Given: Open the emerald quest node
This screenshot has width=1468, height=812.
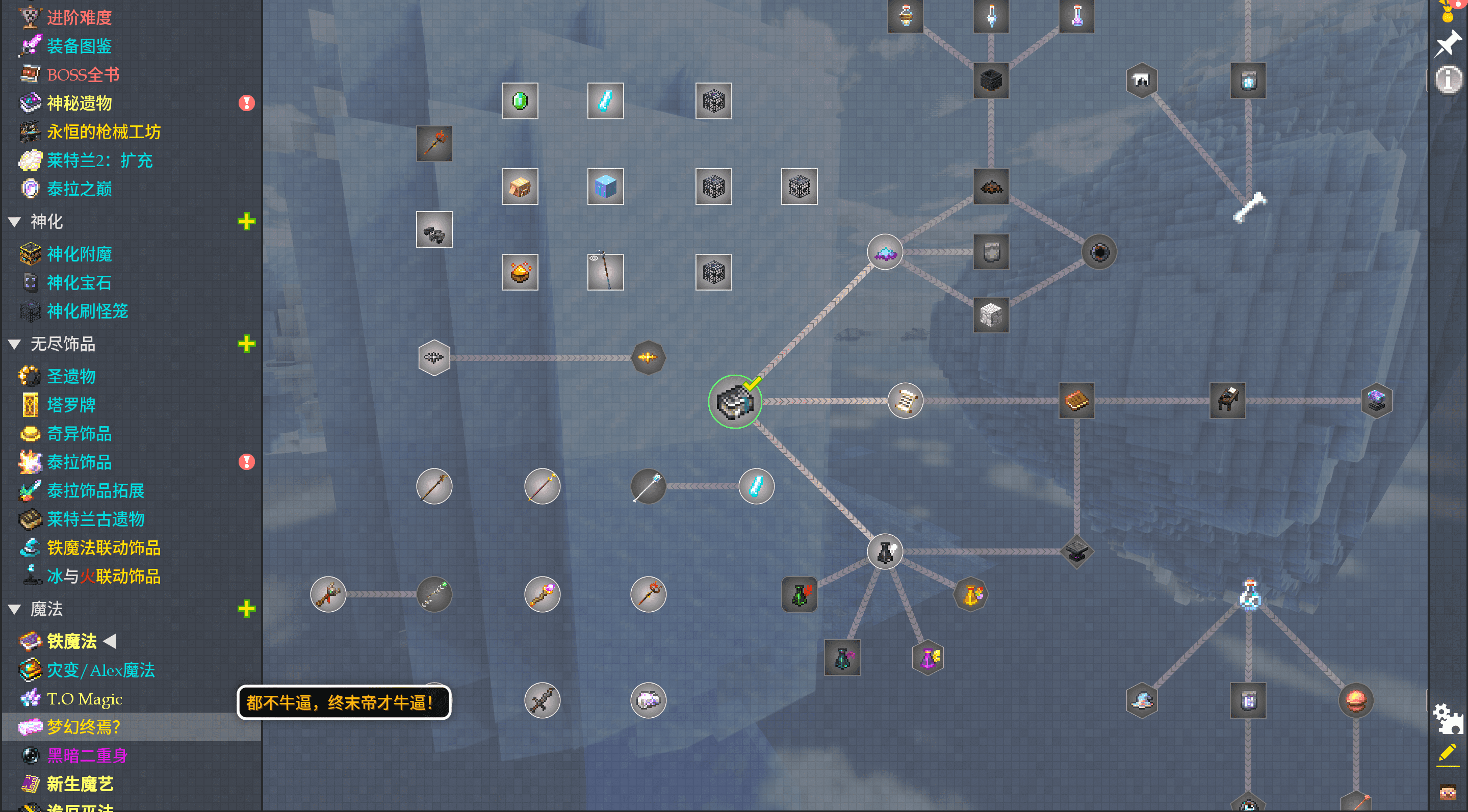Looking at the screenshot, I should coord(519,101).
